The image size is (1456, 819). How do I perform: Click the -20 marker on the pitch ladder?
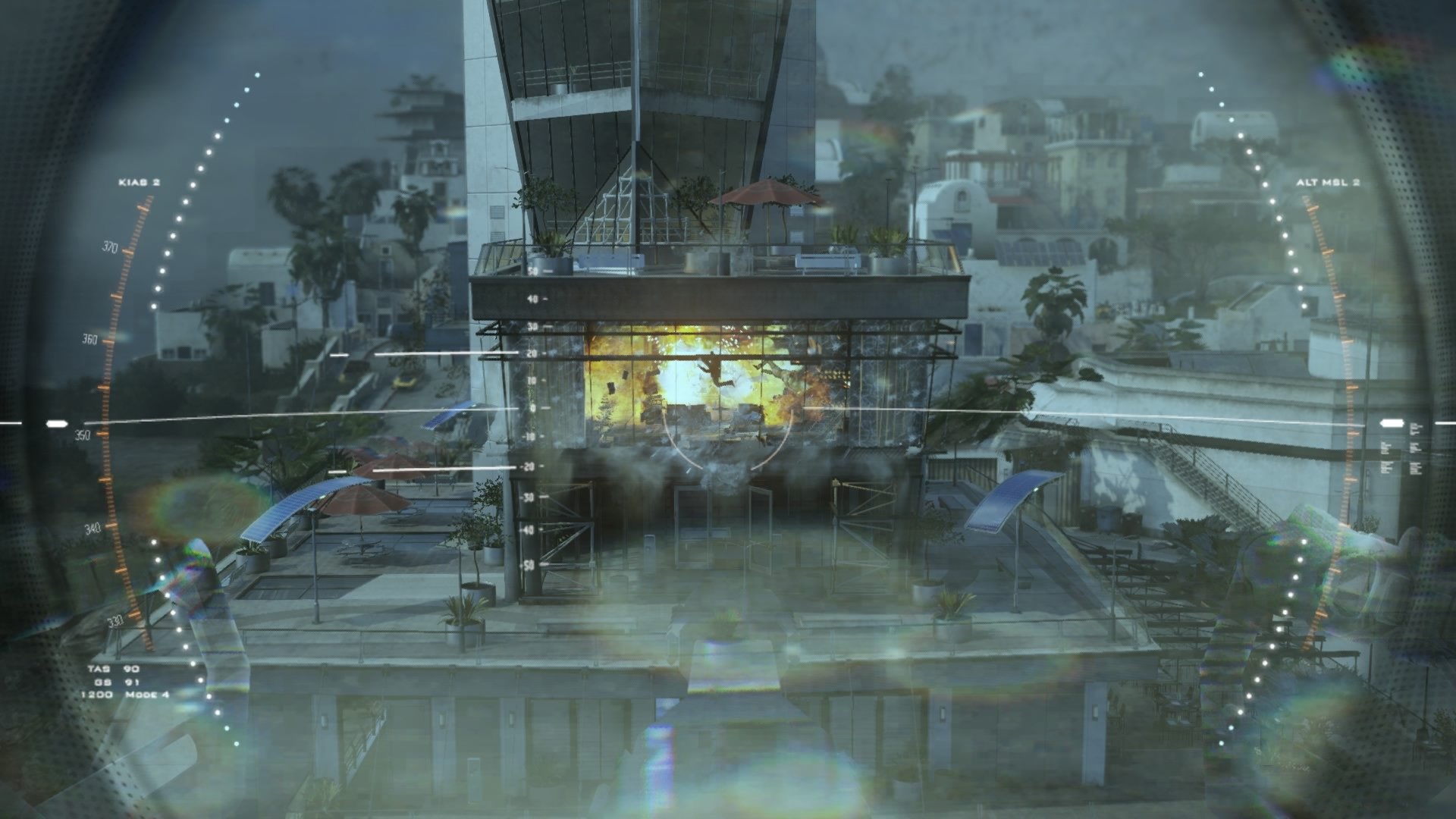pos(529,468)
